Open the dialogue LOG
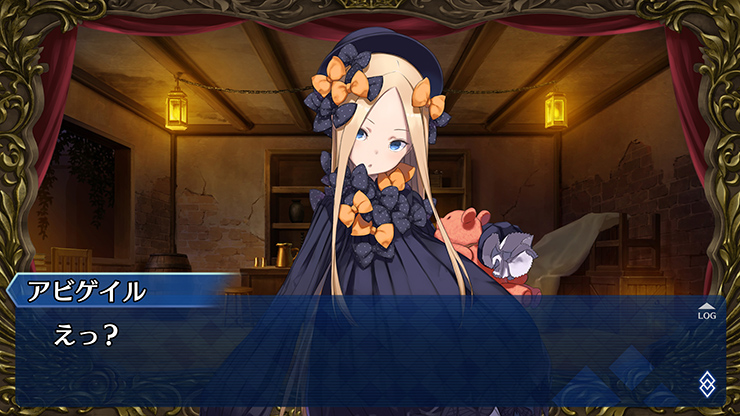Image resolution: width=740 pixels, height=416 pixels. (x=707, y=312)
